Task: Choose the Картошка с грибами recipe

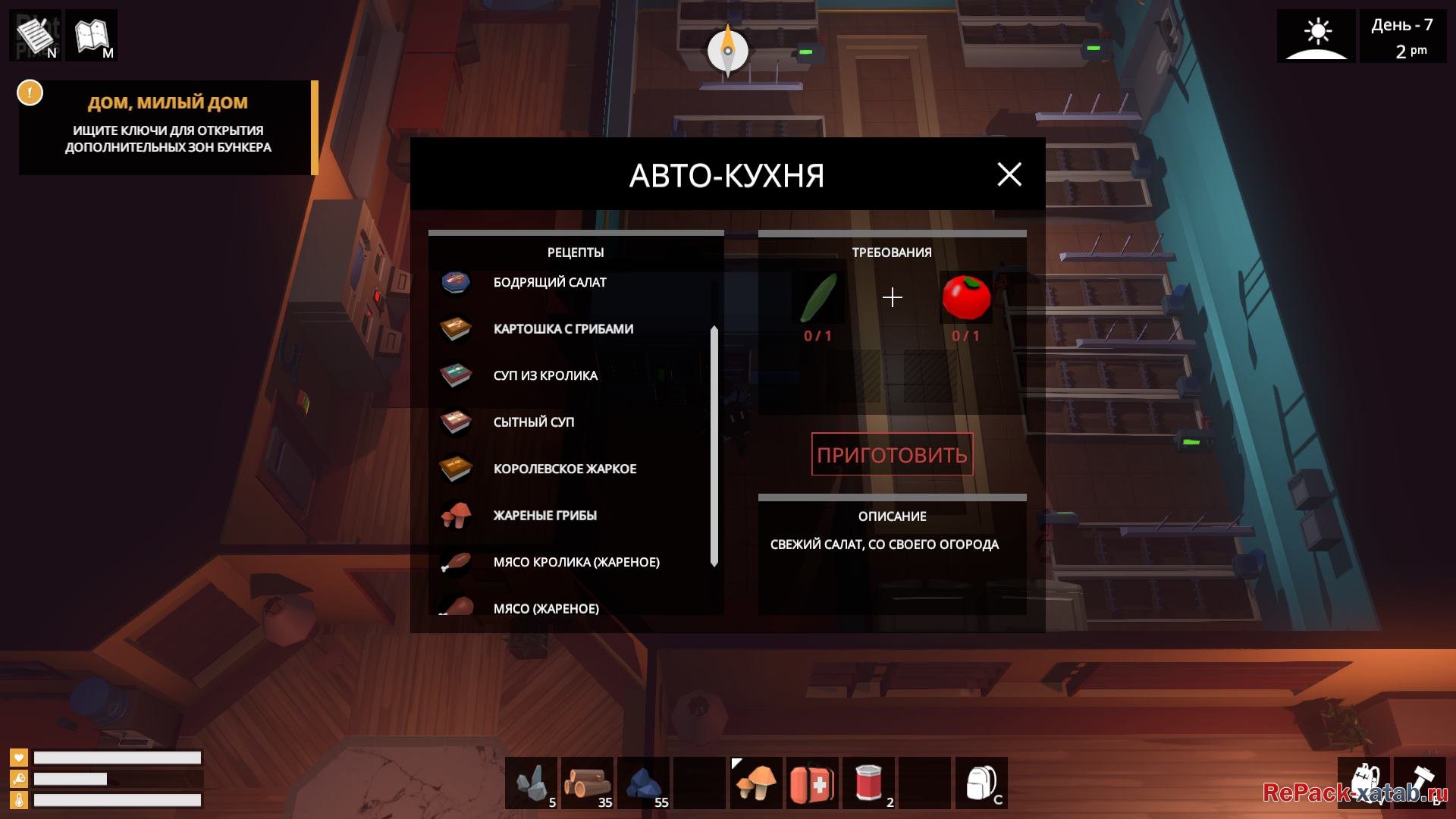Action: [x=563, y=329]
